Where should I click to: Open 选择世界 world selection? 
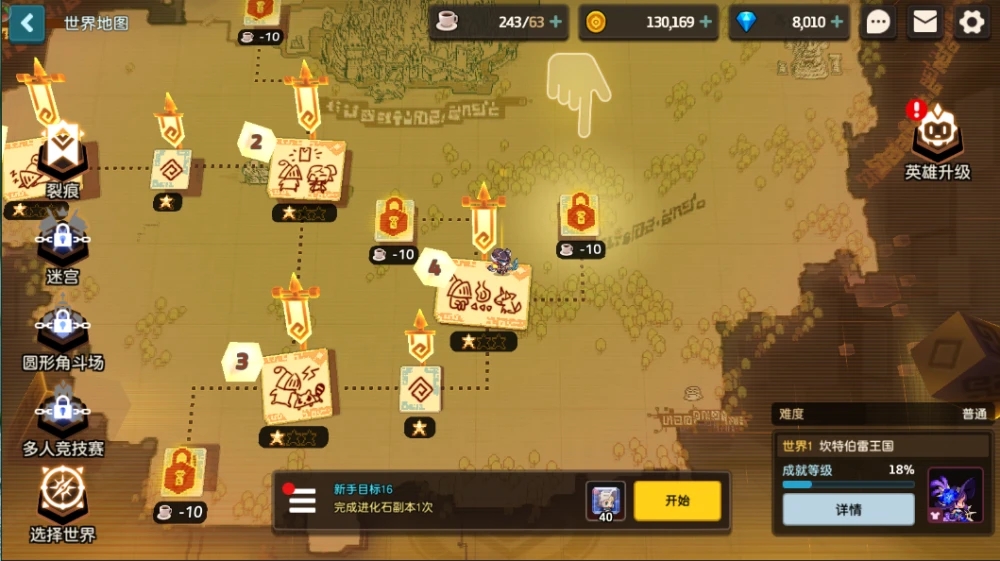point(62,503)
